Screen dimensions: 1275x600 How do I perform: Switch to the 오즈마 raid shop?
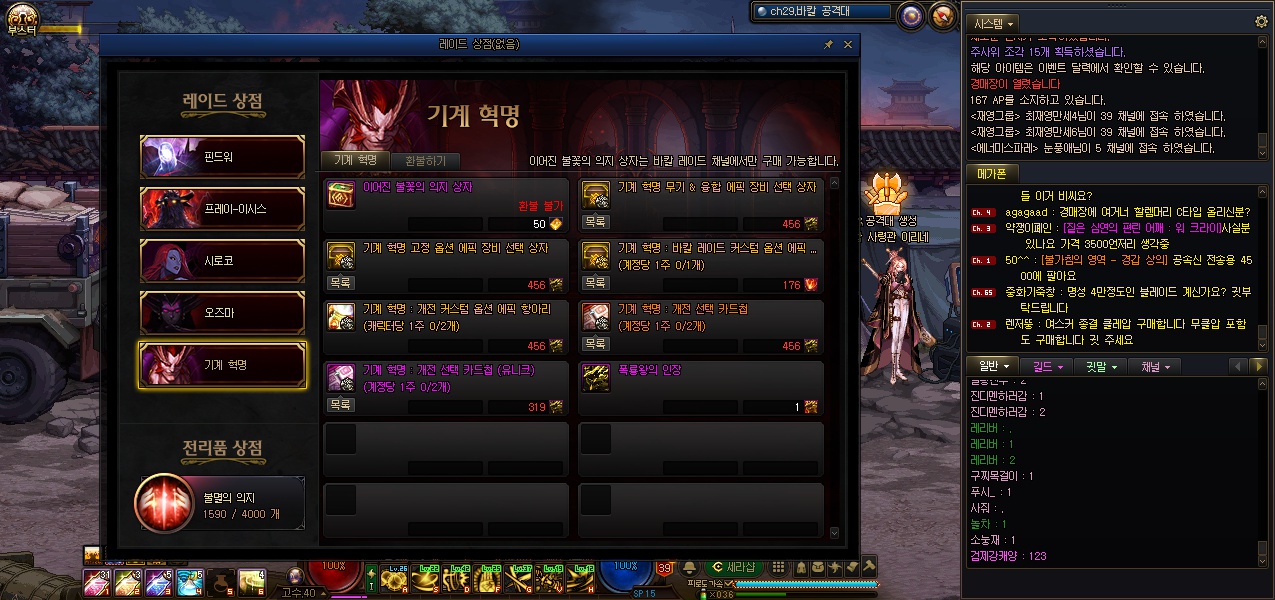[222, 313]
